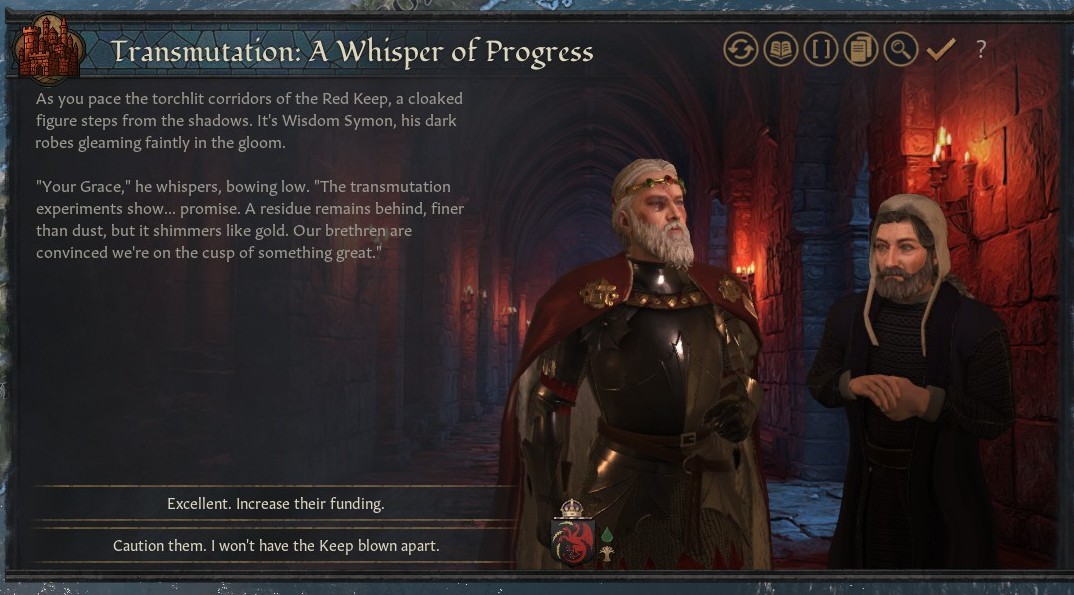Click the square brackets icon
This screenshot has height=595, width=1074.
pos(821,49)
